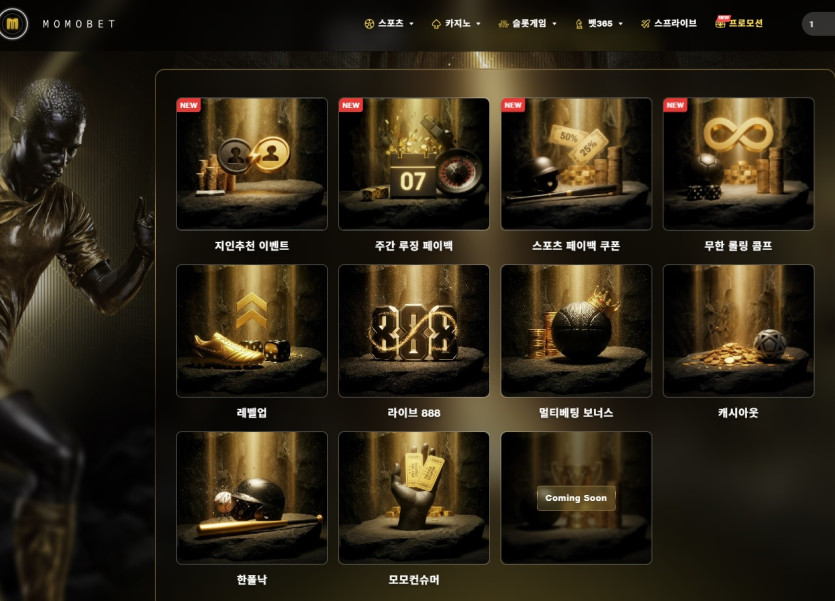The image size is (835, 601).
Task: Go to 스포라이브 section
Action: pos(669,23)
